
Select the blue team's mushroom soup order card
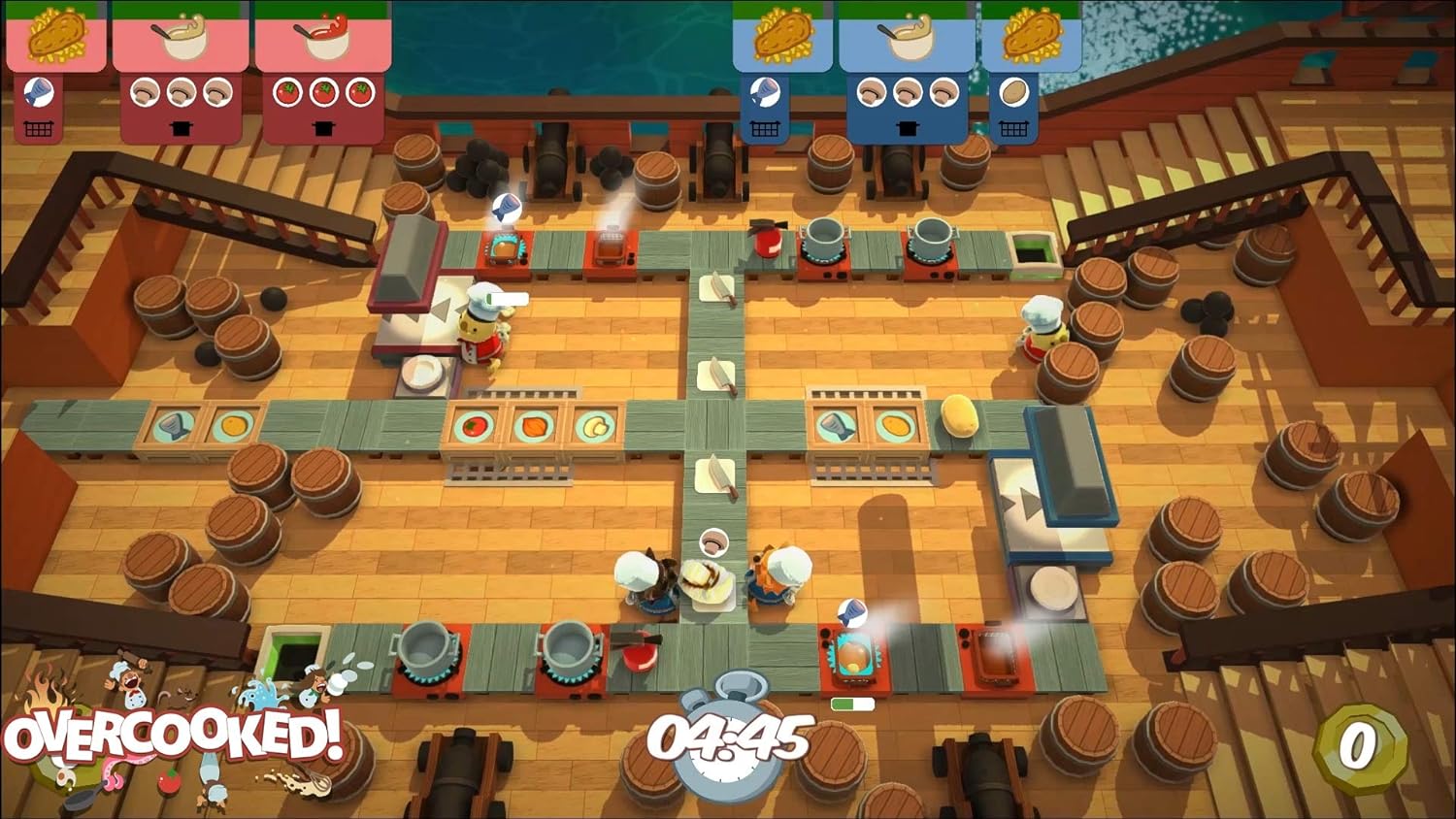[x=908, y=39]
